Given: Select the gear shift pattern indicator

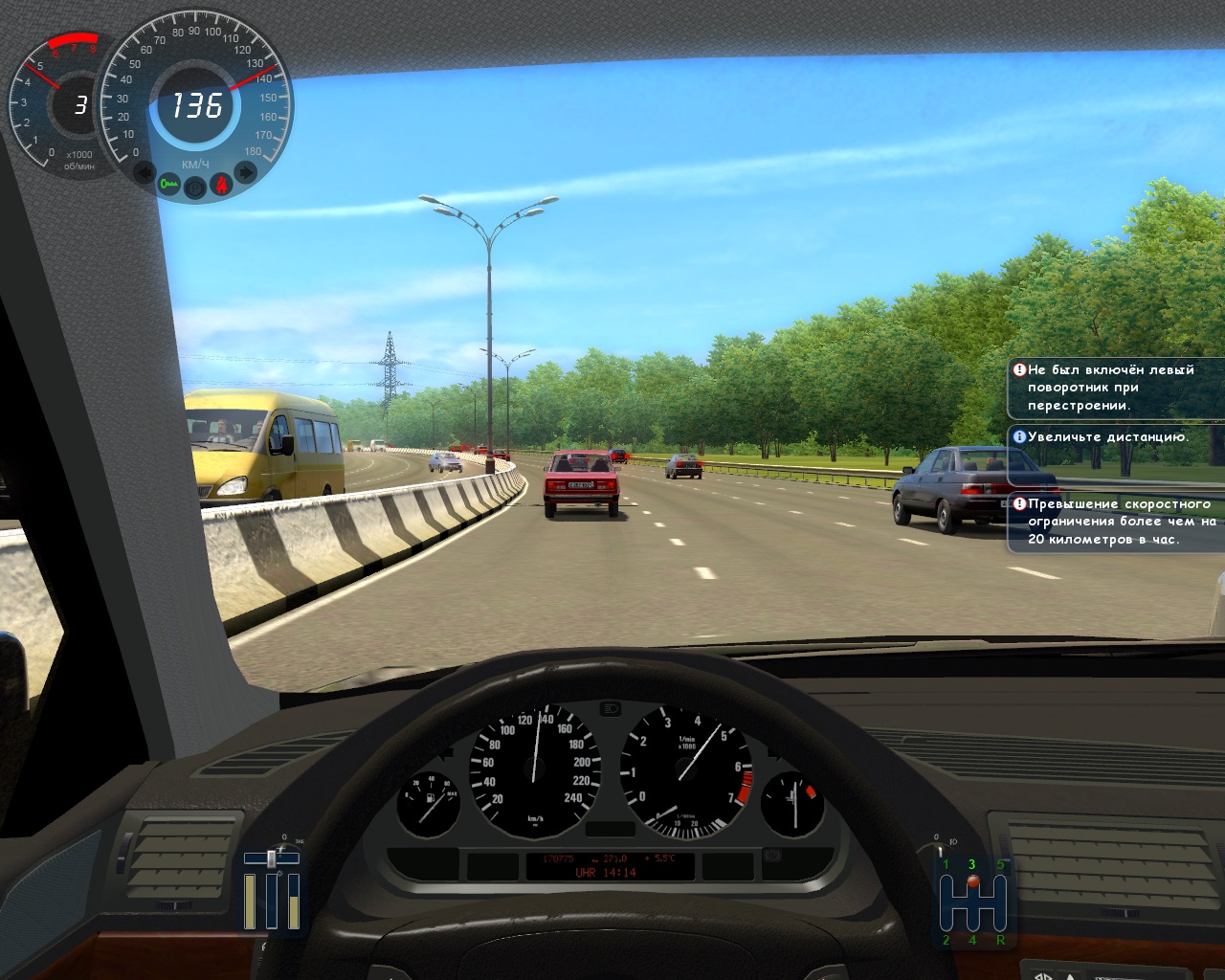Looking at the screenshot, I should 973,902.
